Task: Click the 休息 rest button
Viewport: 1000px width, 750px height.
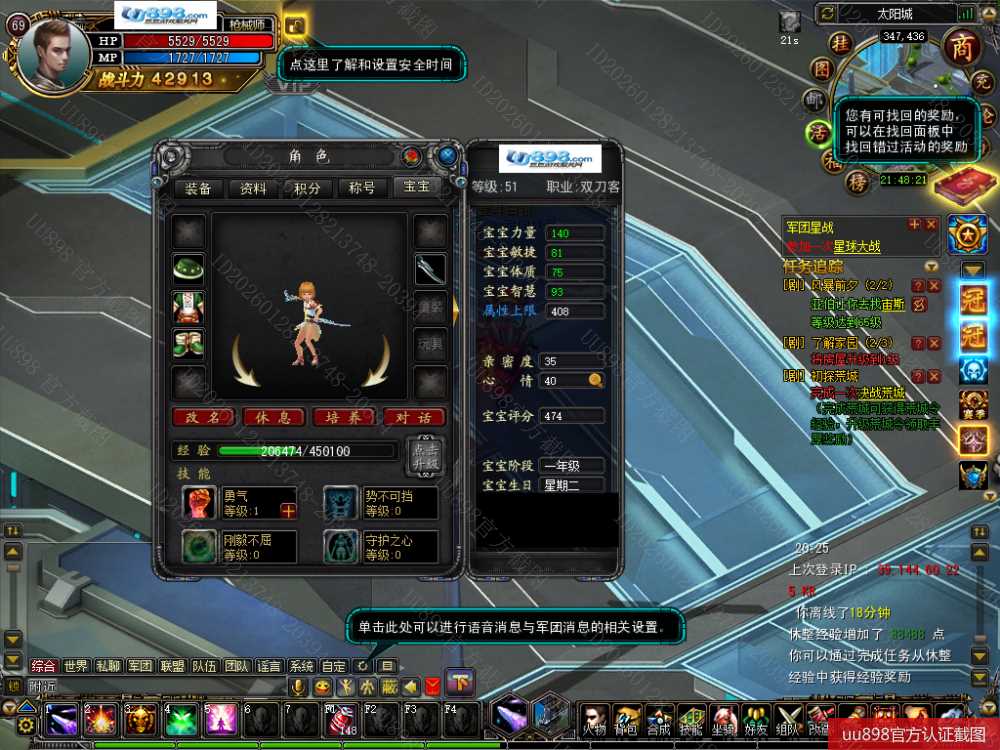Action: click(x=273, y=417)
